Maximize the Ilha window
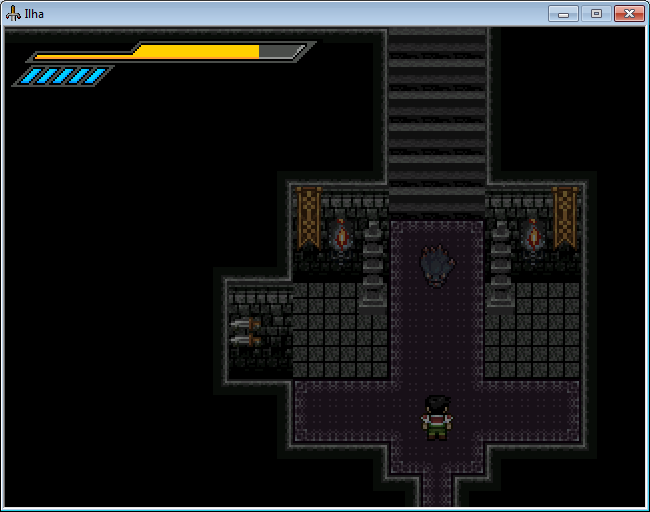The height and width of the screenshot is (512, 650). pos(596,13)
